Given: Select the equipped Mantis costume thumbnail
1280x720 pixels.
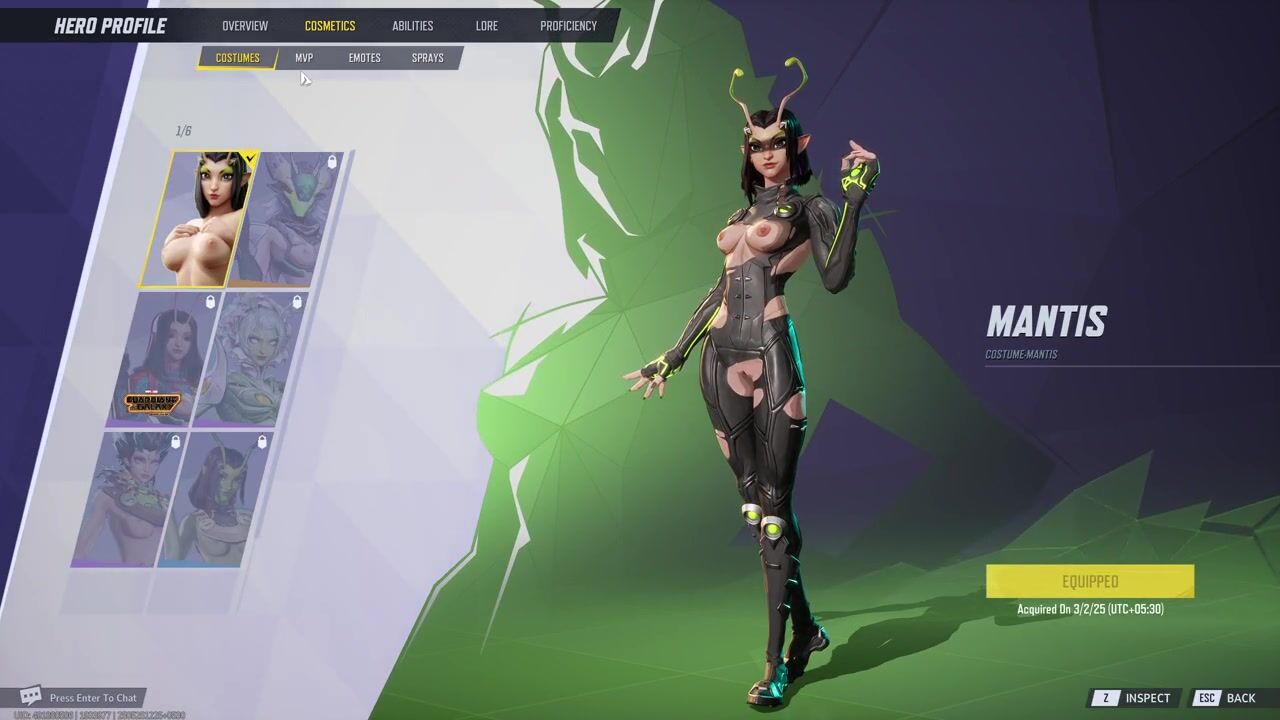Looking at the screenshot, I should [x=200, y=220].
